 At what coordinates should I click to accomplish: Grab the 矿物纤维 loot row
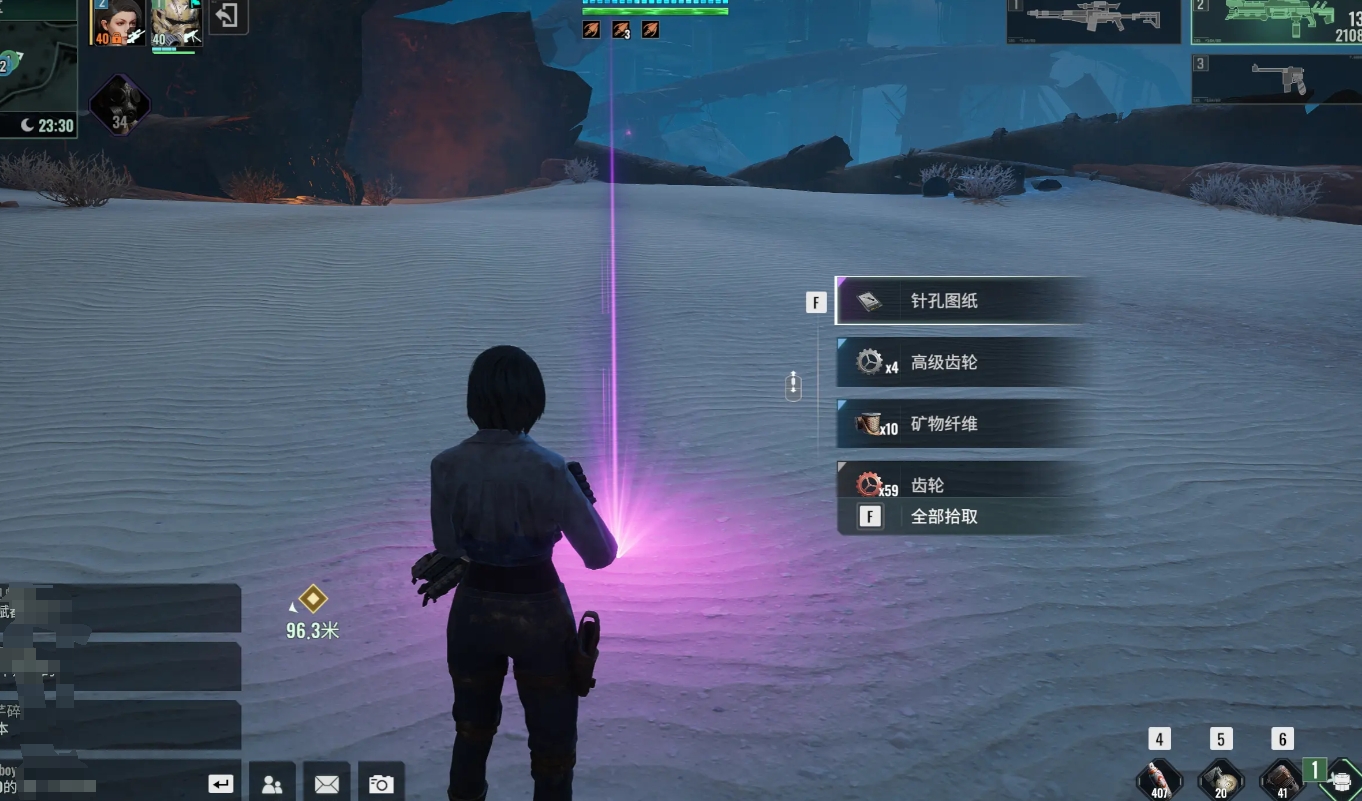(x=962, y=424)
